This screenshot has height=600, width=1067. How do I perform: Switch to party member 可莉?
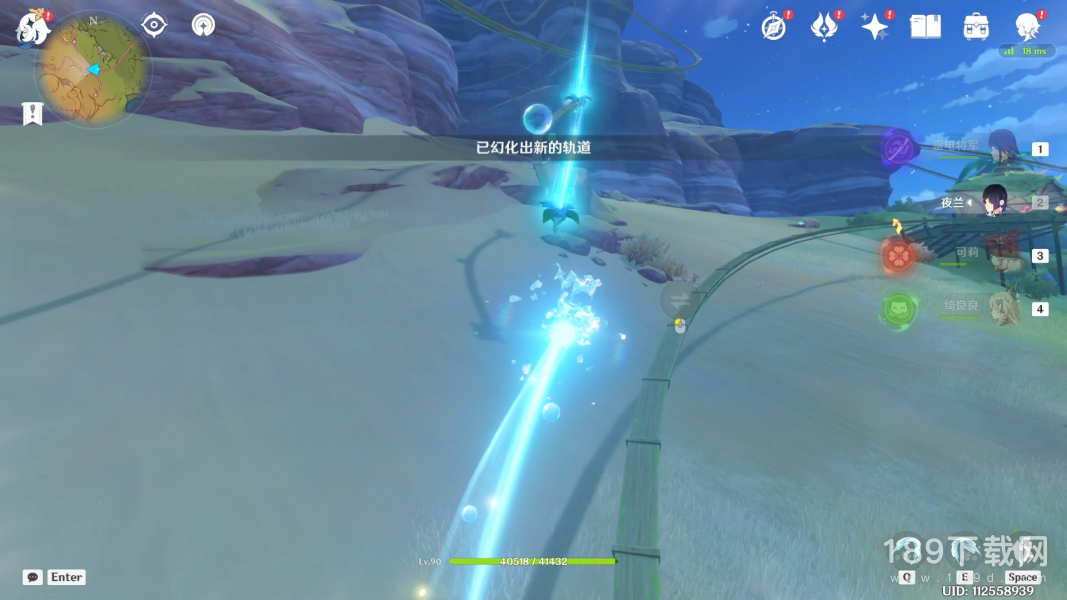[1001, 255]
